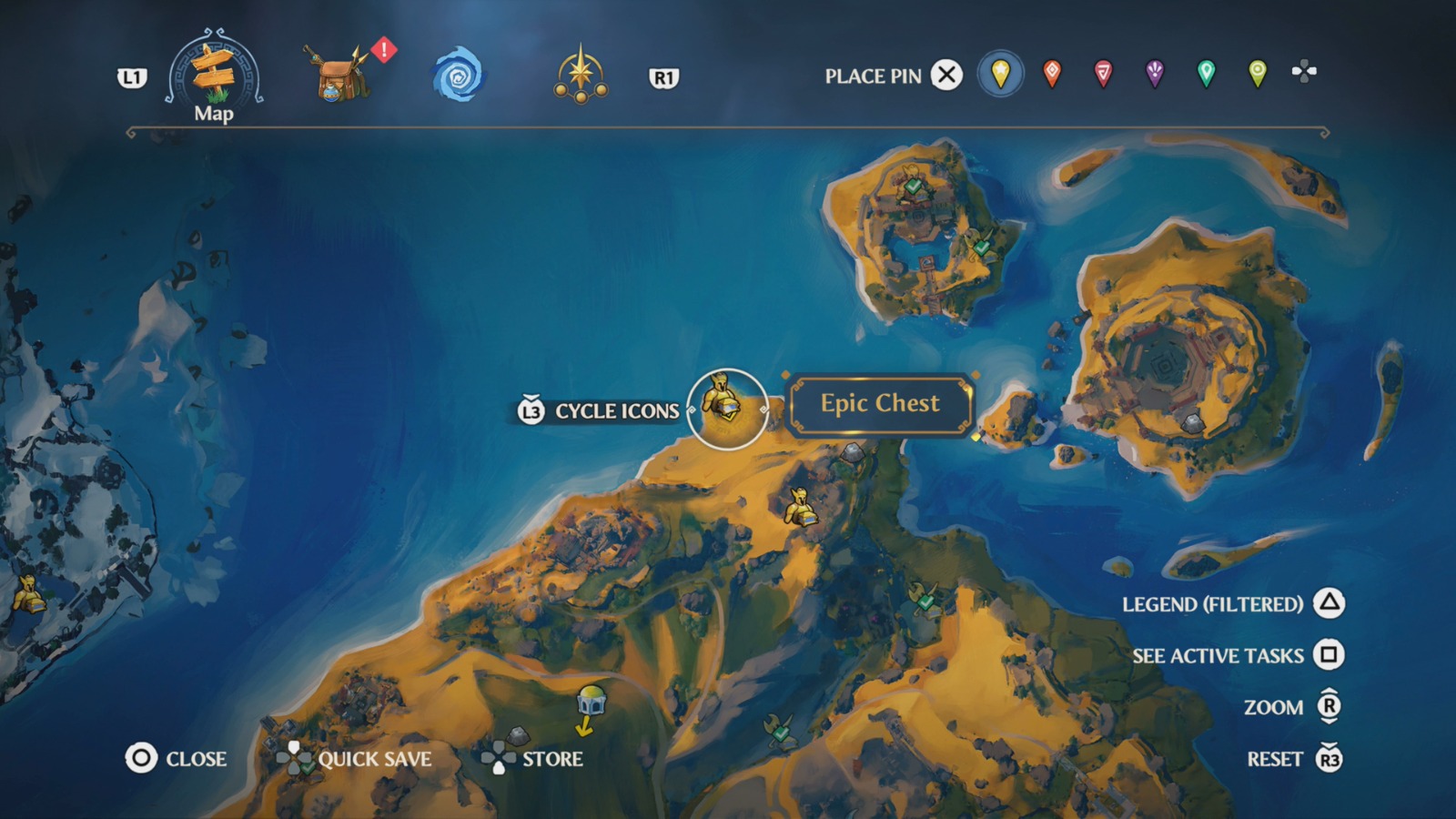1456x819 pixels.
Task: Activate Quick Save
Action: 369,757
